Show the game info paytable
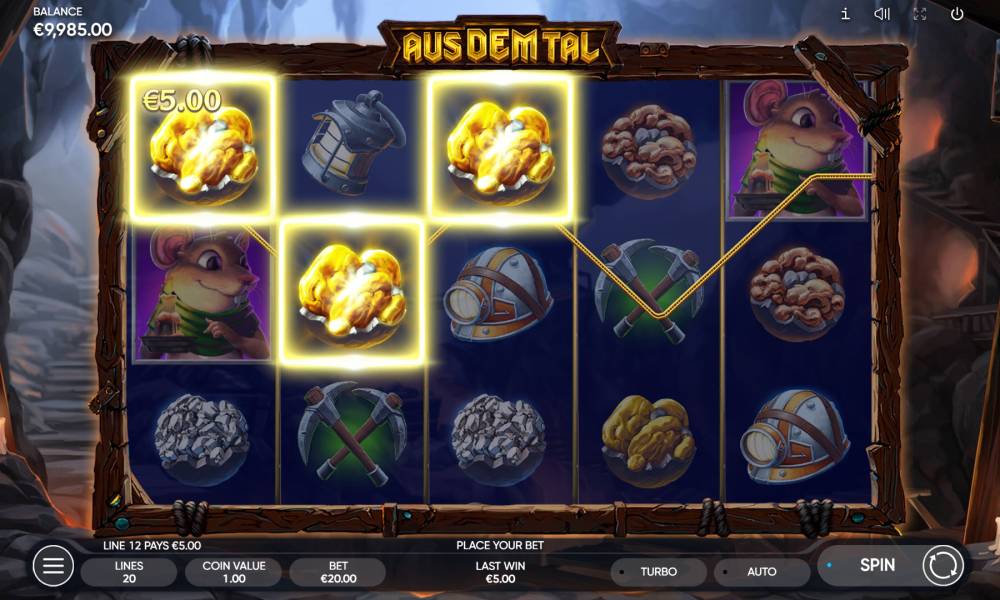This screenshot has width=1000, height=600. tap(845, 14)
